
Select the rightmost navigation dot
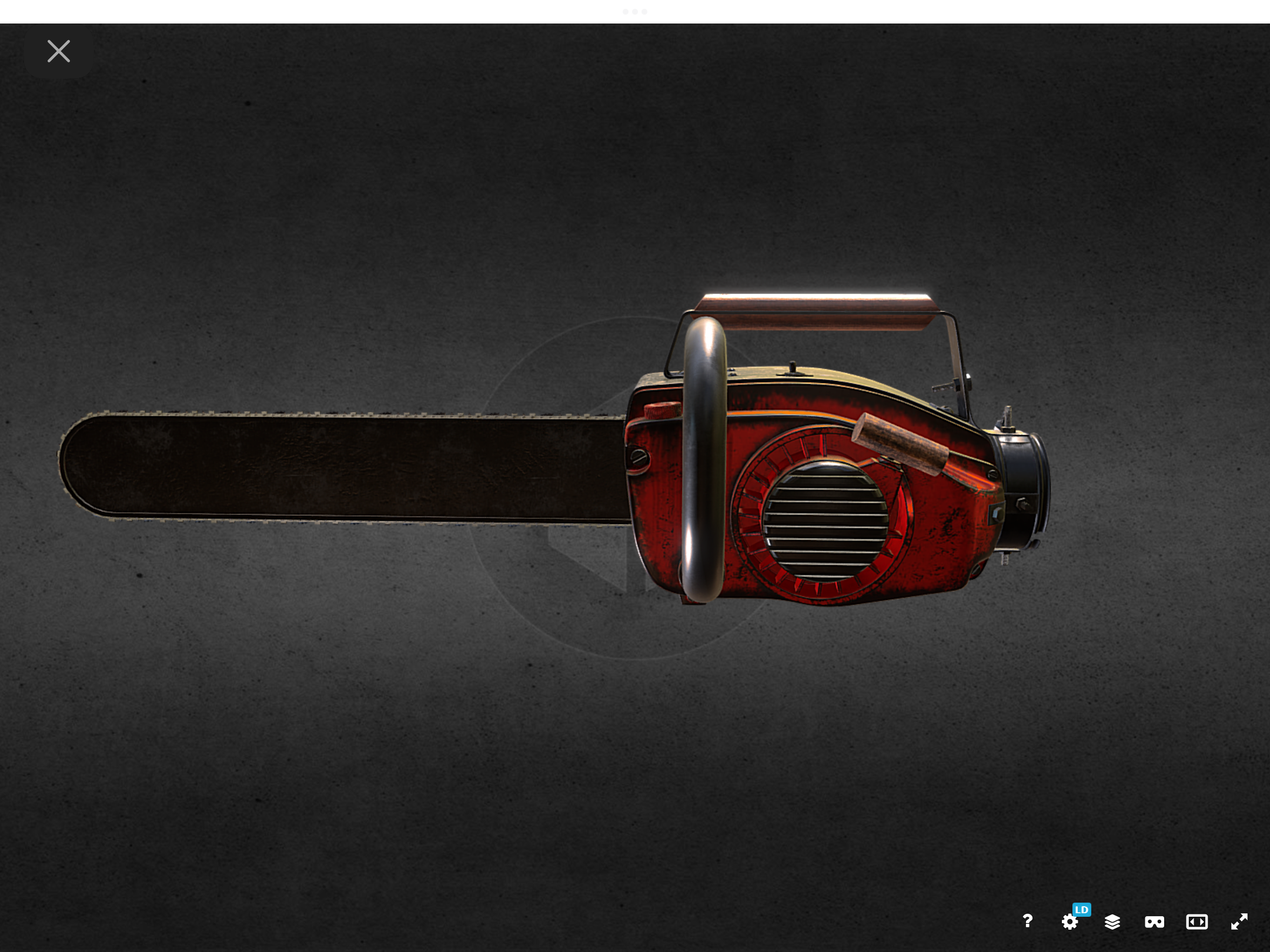[x=644, y=11]
